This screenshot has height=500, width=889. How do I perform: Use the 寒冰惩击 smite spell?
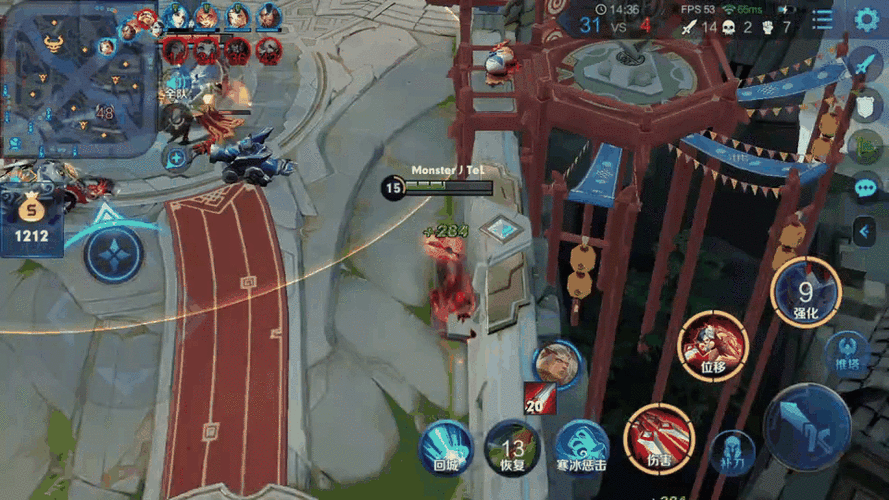click(582, 447)
